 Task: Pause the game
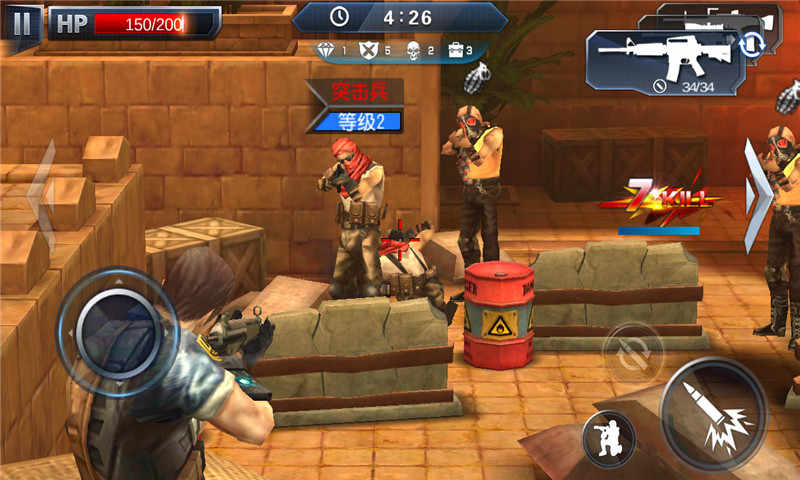coord(22,22)
